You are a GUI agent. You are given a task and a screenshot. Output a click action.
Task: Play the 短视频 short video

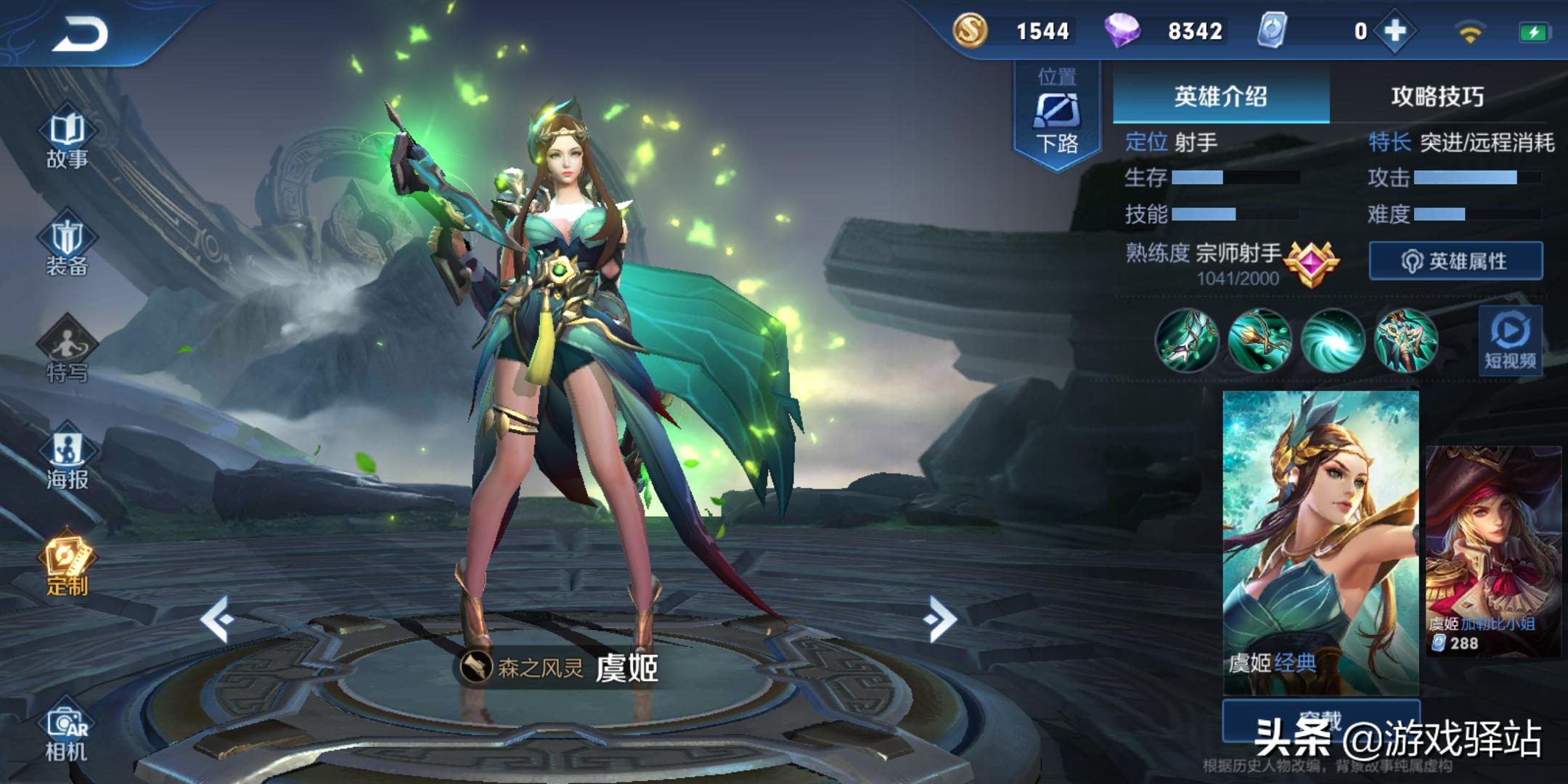pyautogui.click(x=1510, y=341)
